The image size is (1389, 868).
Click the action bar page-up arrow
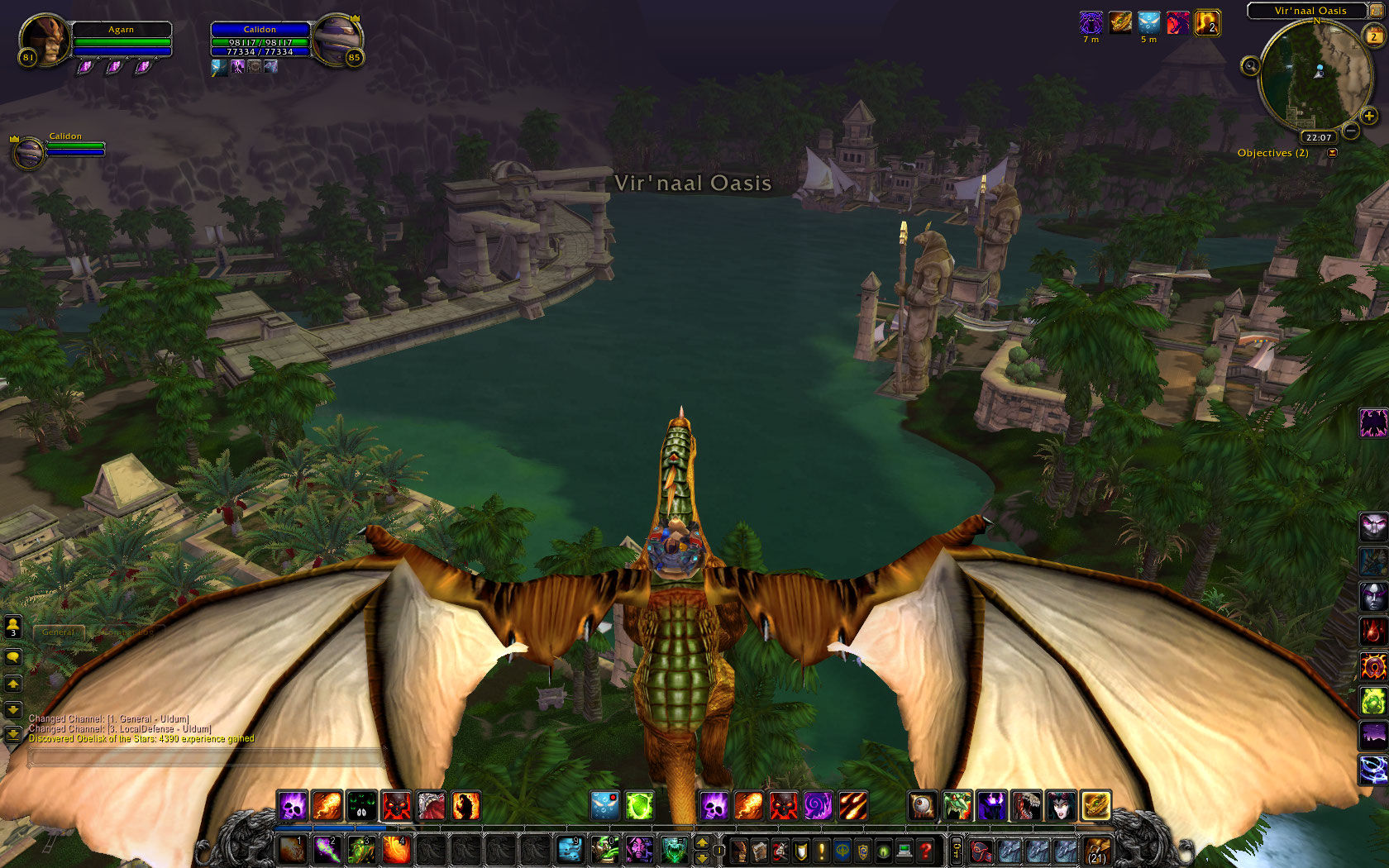pos(700,844)
